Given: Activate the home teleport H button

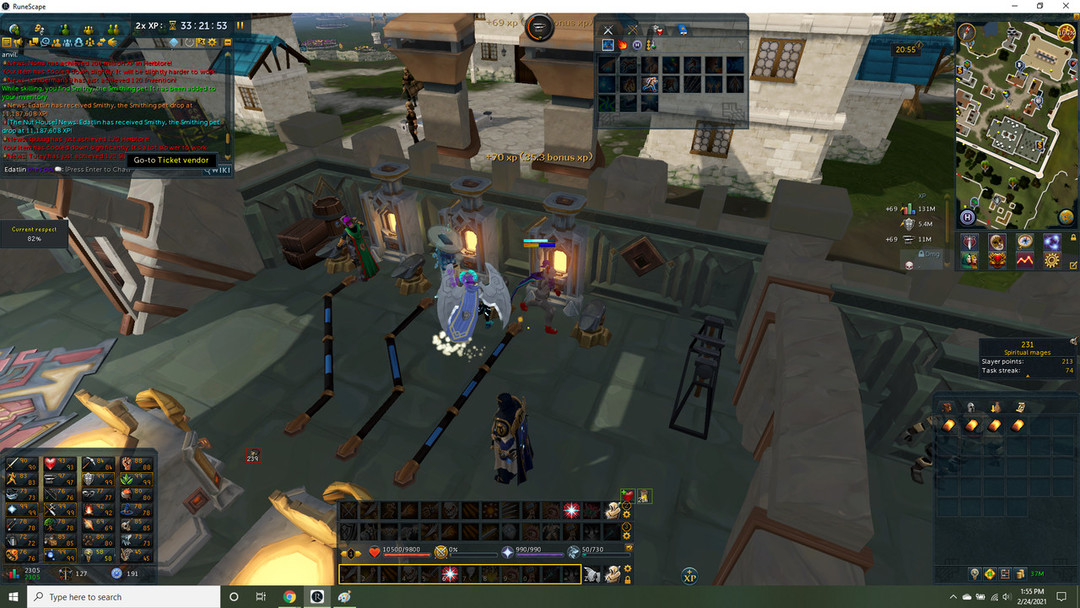Looking at the screenshot, I should point(967,217).
